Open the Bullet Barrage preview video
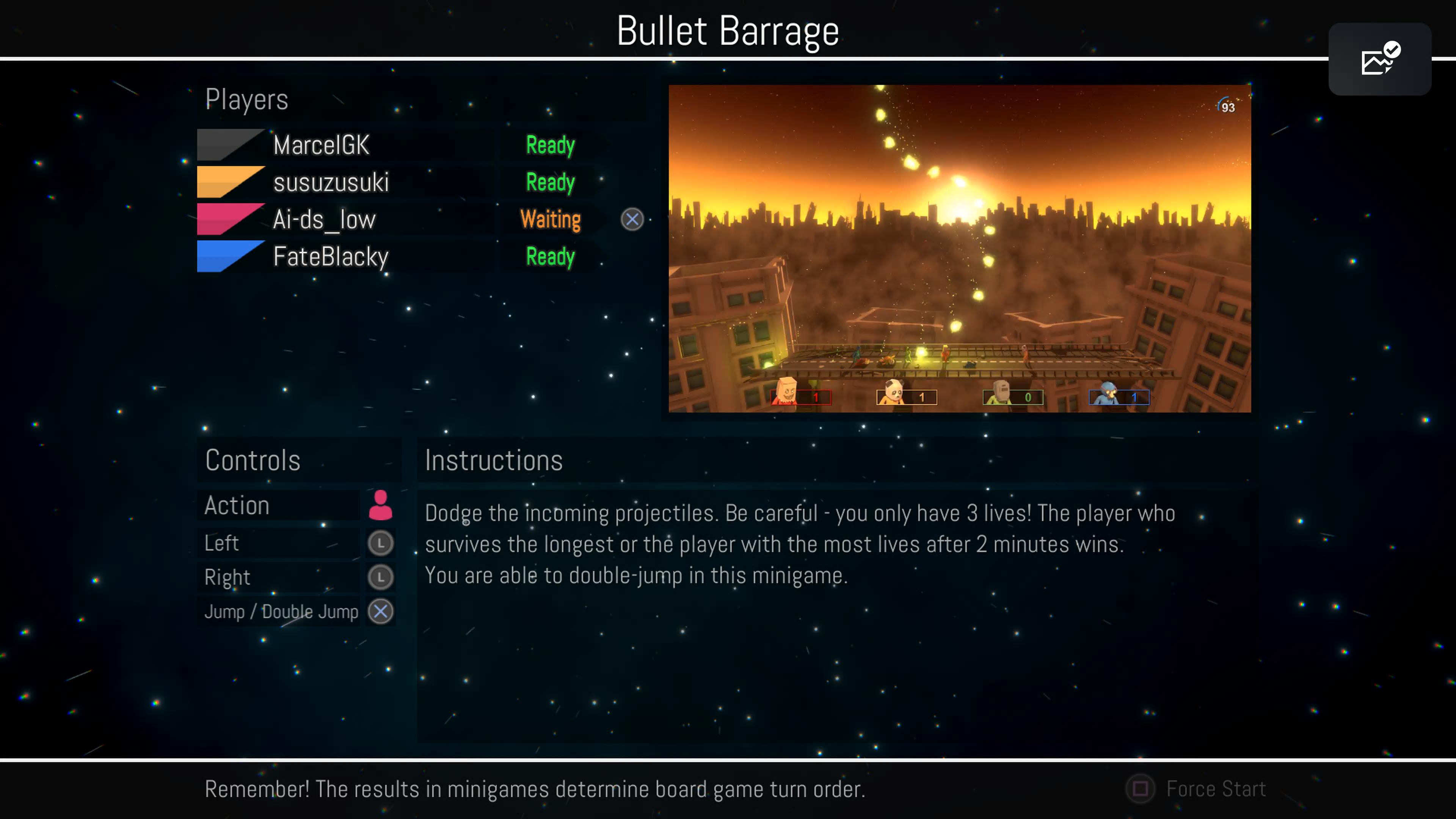The height and width of the screenshot is (819, 1456). pyautogui.click(x=959, y=248)
